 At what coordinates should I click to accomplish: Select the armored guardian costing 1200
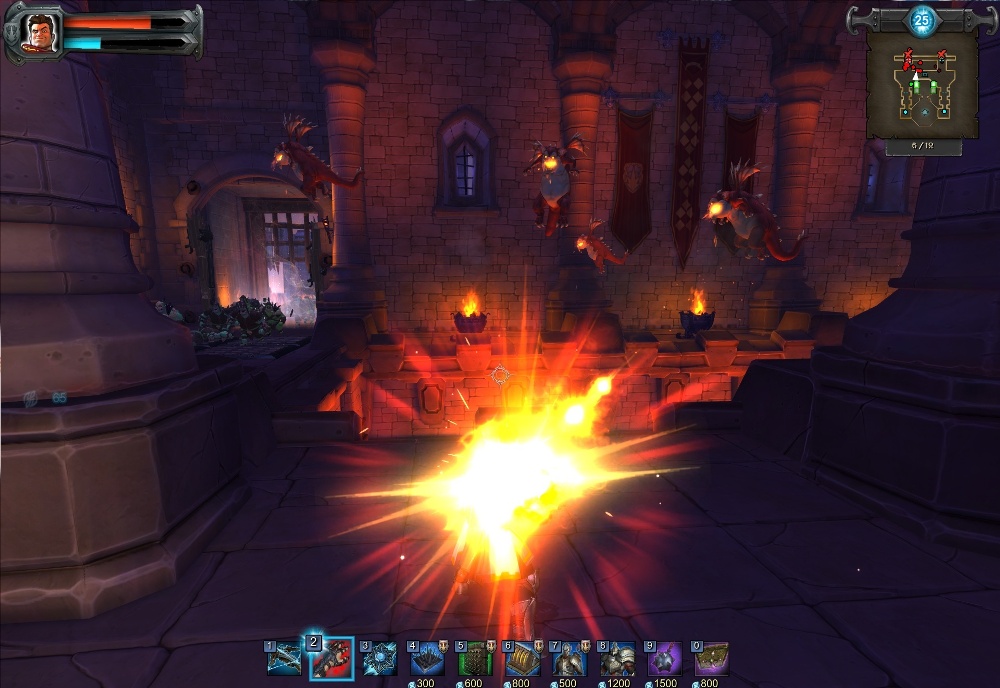(x=617, y=659)
